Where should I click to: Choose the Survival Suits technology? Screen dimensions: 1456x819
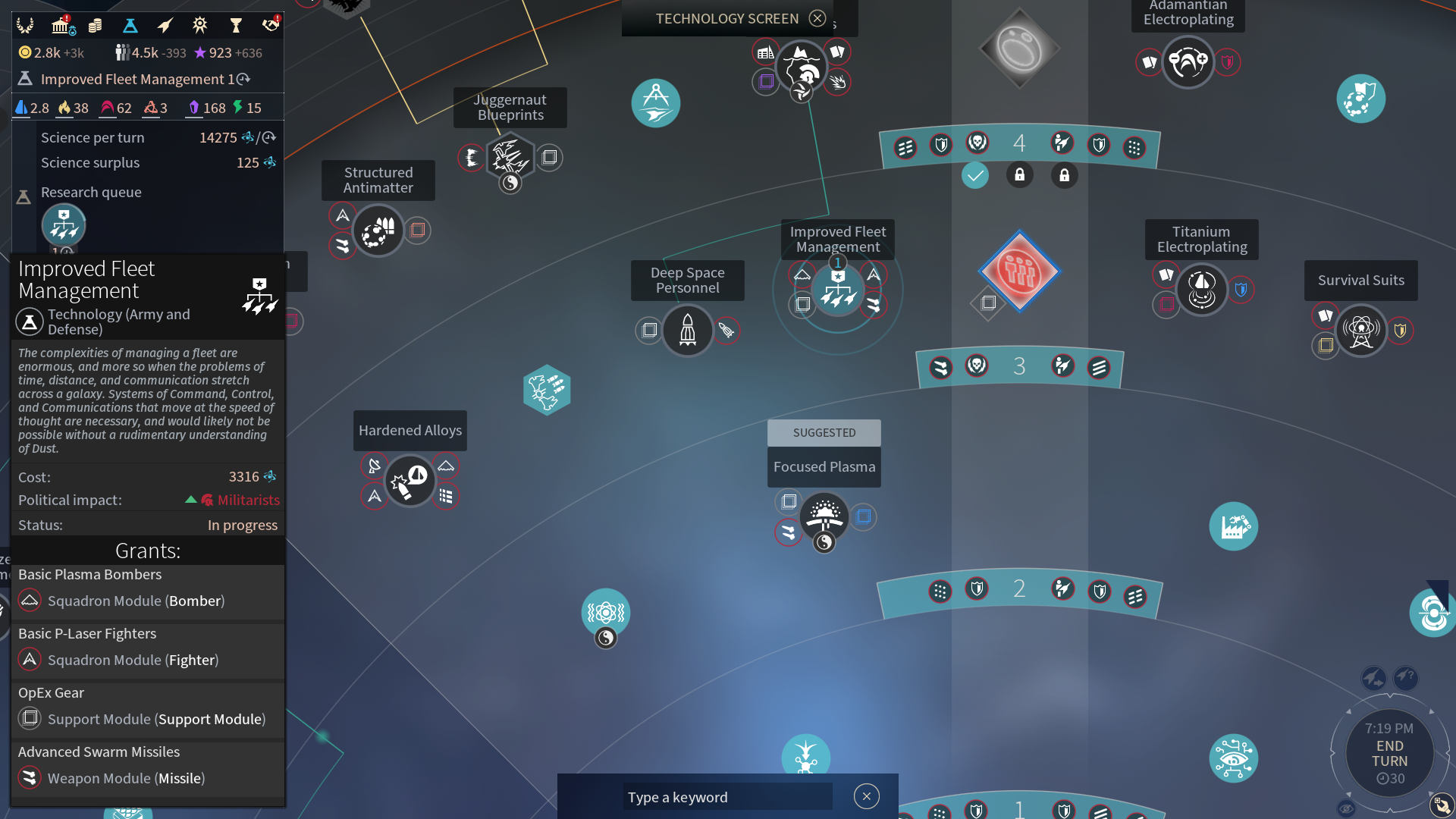click(1360, 330)
